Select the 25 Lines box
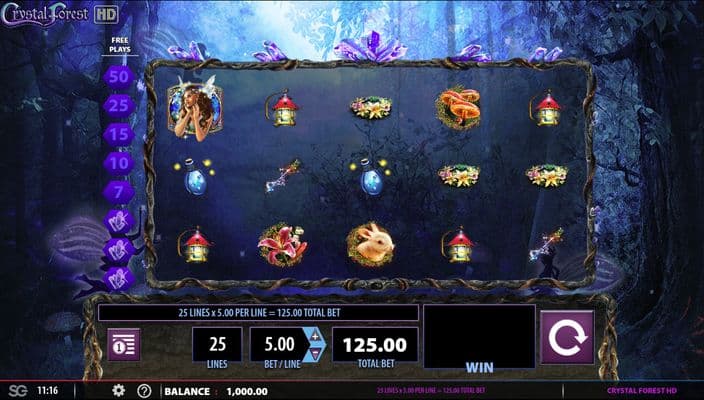704x400 pixels. pos(217,345)
